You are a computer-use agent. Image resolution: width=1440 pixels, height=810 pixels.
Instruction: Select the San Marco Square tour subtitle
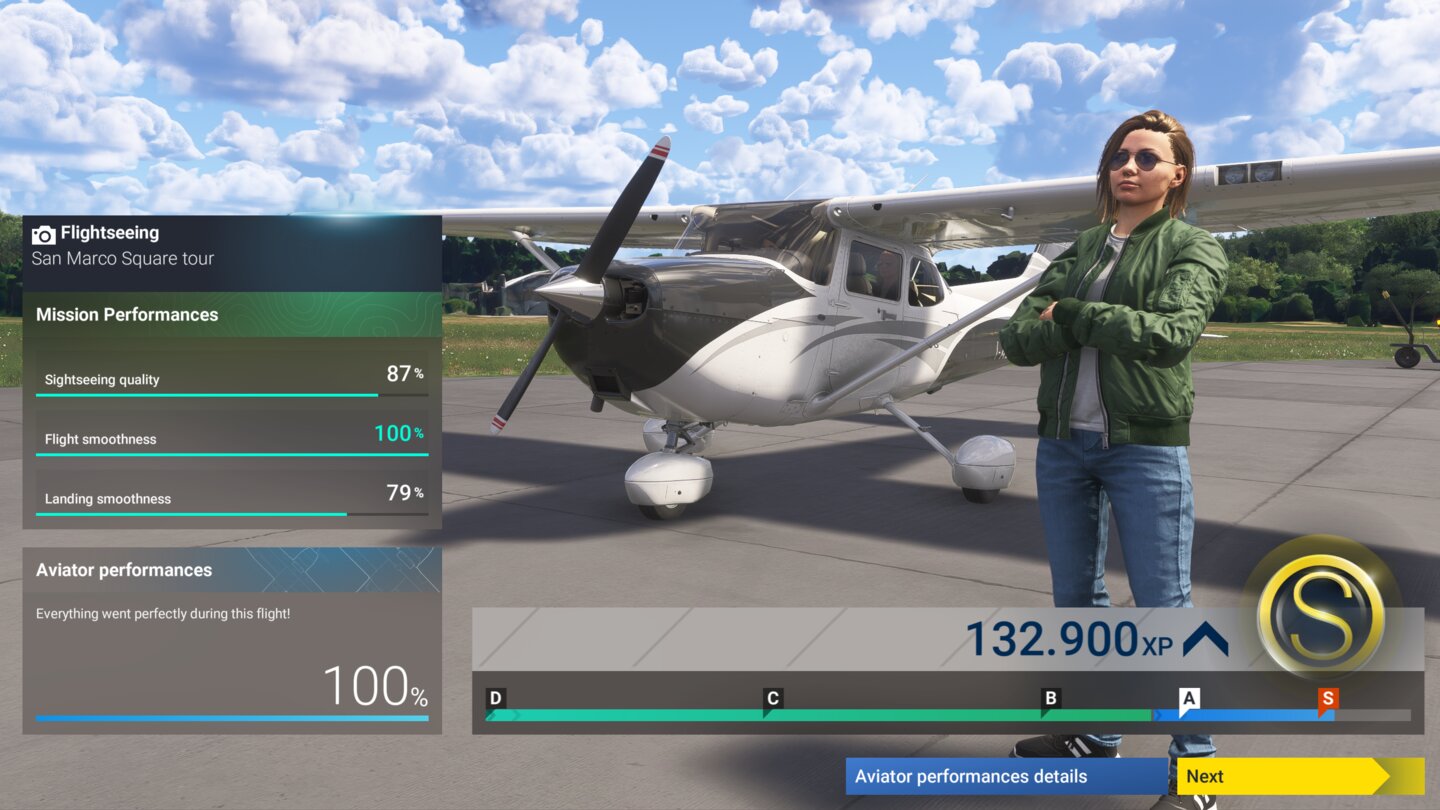[x=123, y=258]
